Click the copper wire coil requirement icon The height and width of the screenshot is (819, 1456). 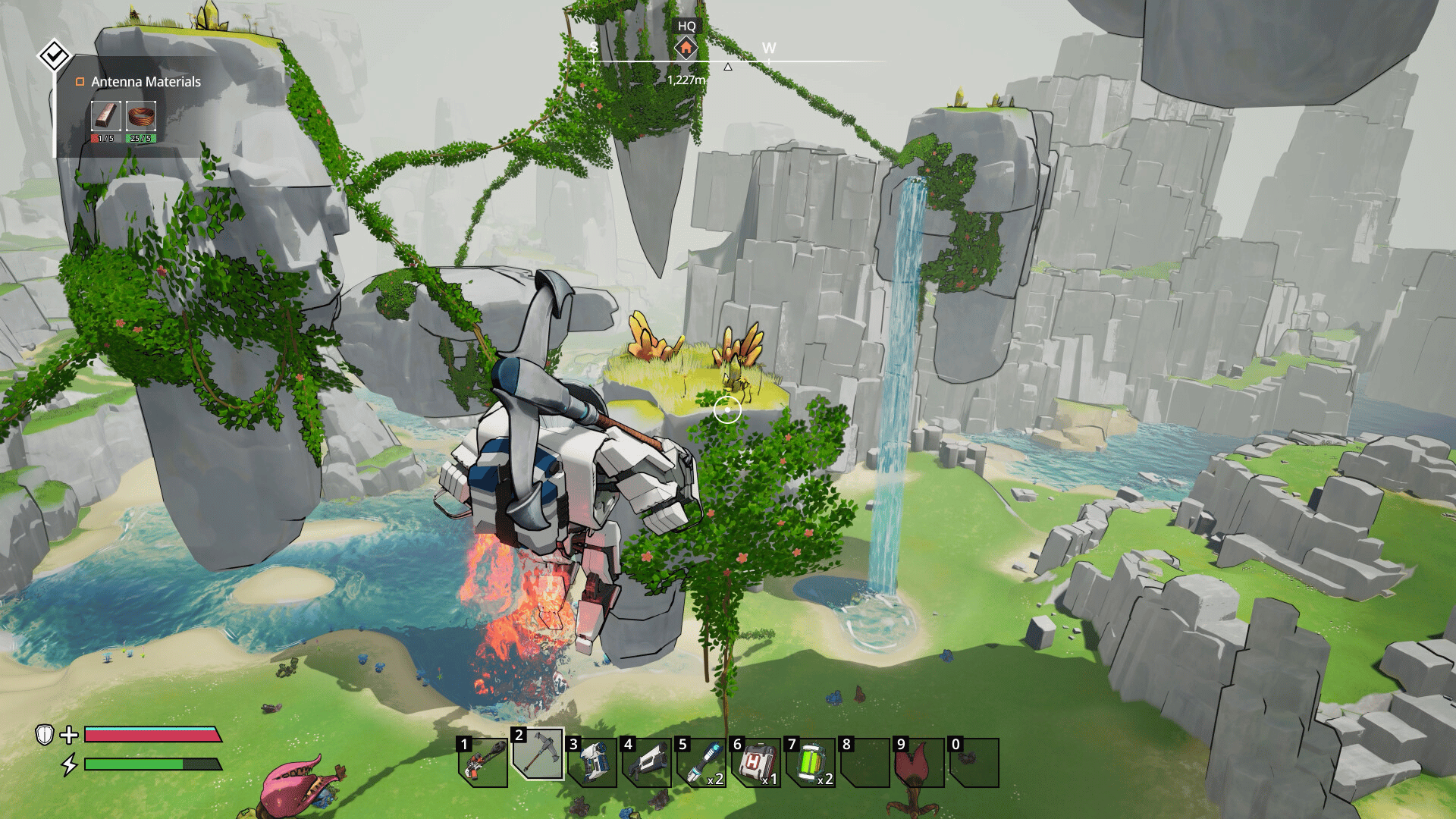pos(140,116)
